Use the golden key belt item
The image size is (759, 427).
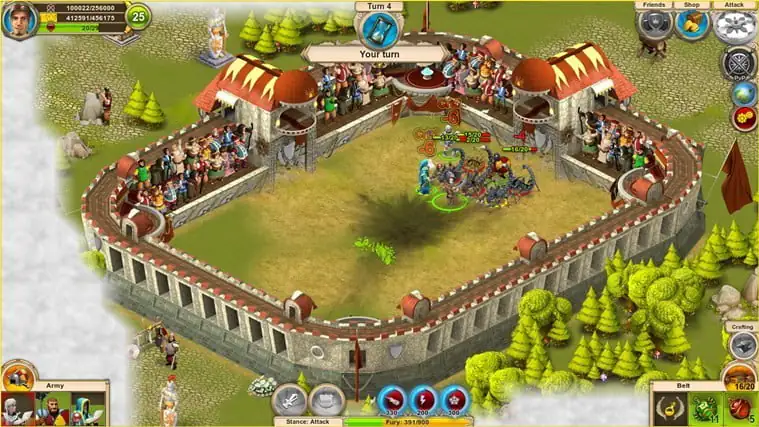click(x=669, y=409)
